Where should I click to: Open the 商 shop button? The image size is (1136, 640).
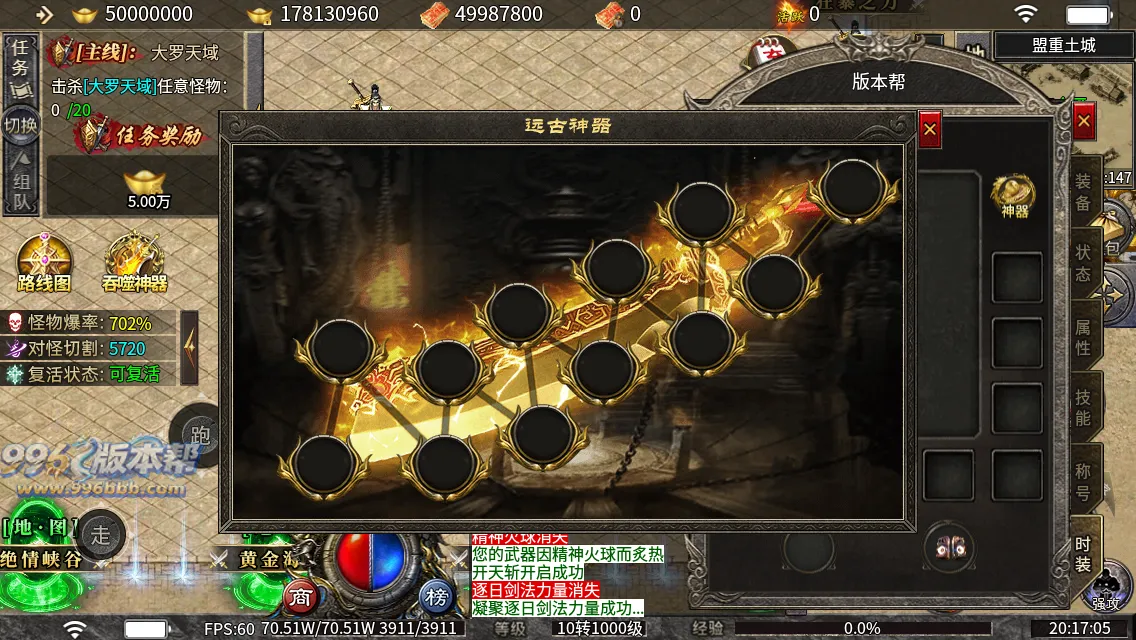300,597
